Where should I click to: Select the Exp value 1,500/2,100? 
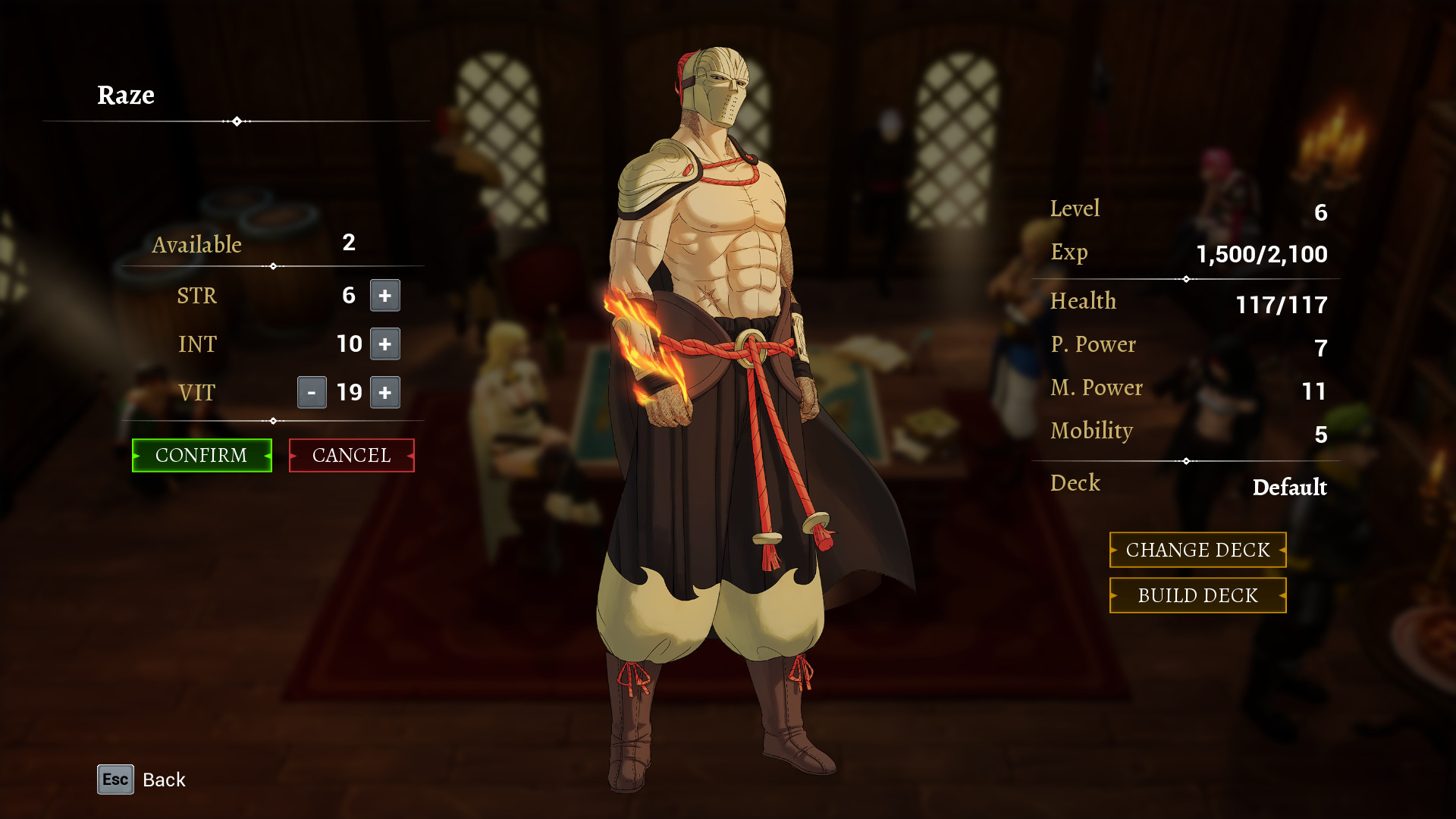(x=1262, y=254)
